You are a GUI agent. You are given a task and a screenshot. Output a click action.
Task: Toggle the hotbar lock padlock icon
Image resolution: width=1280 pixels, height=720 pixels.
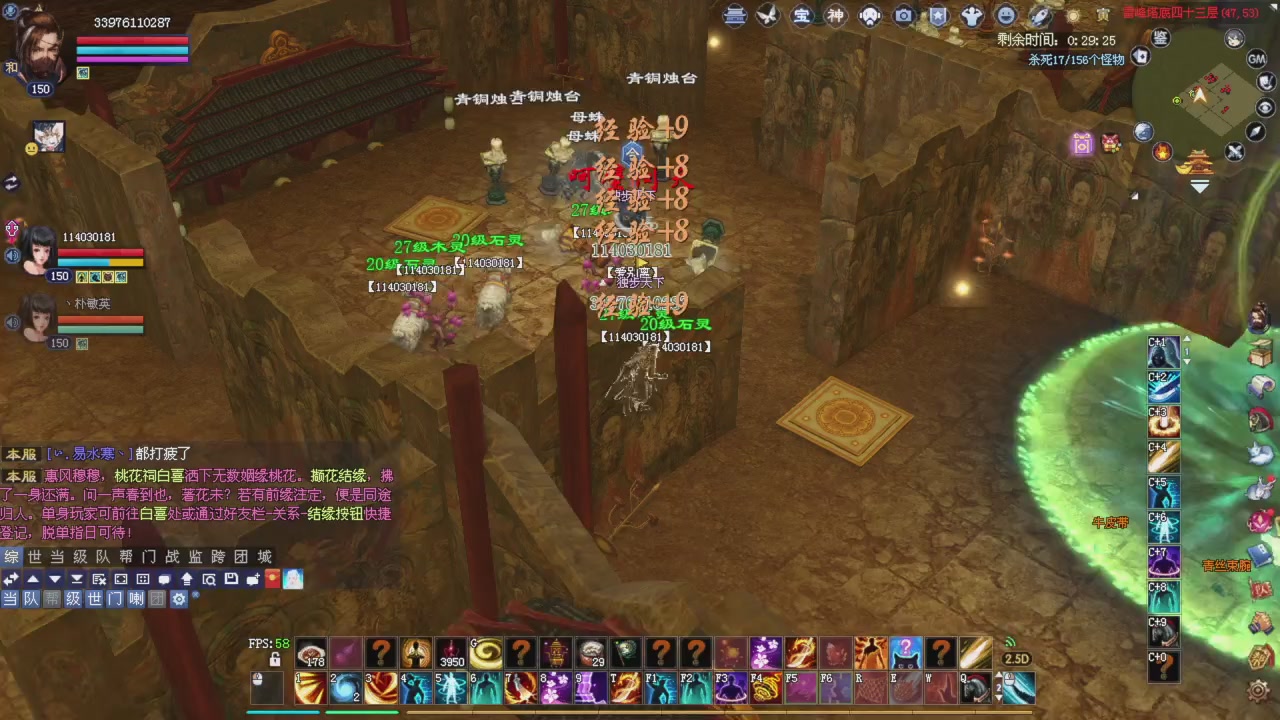274,658
